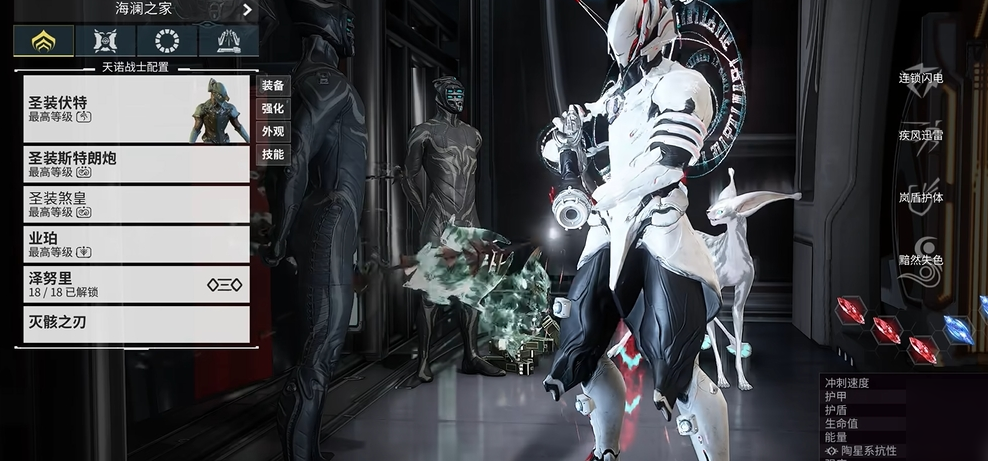Click the arrow next to 海澜之家
The width and height of the screenshot is (988, 461).
coord(247,10)
